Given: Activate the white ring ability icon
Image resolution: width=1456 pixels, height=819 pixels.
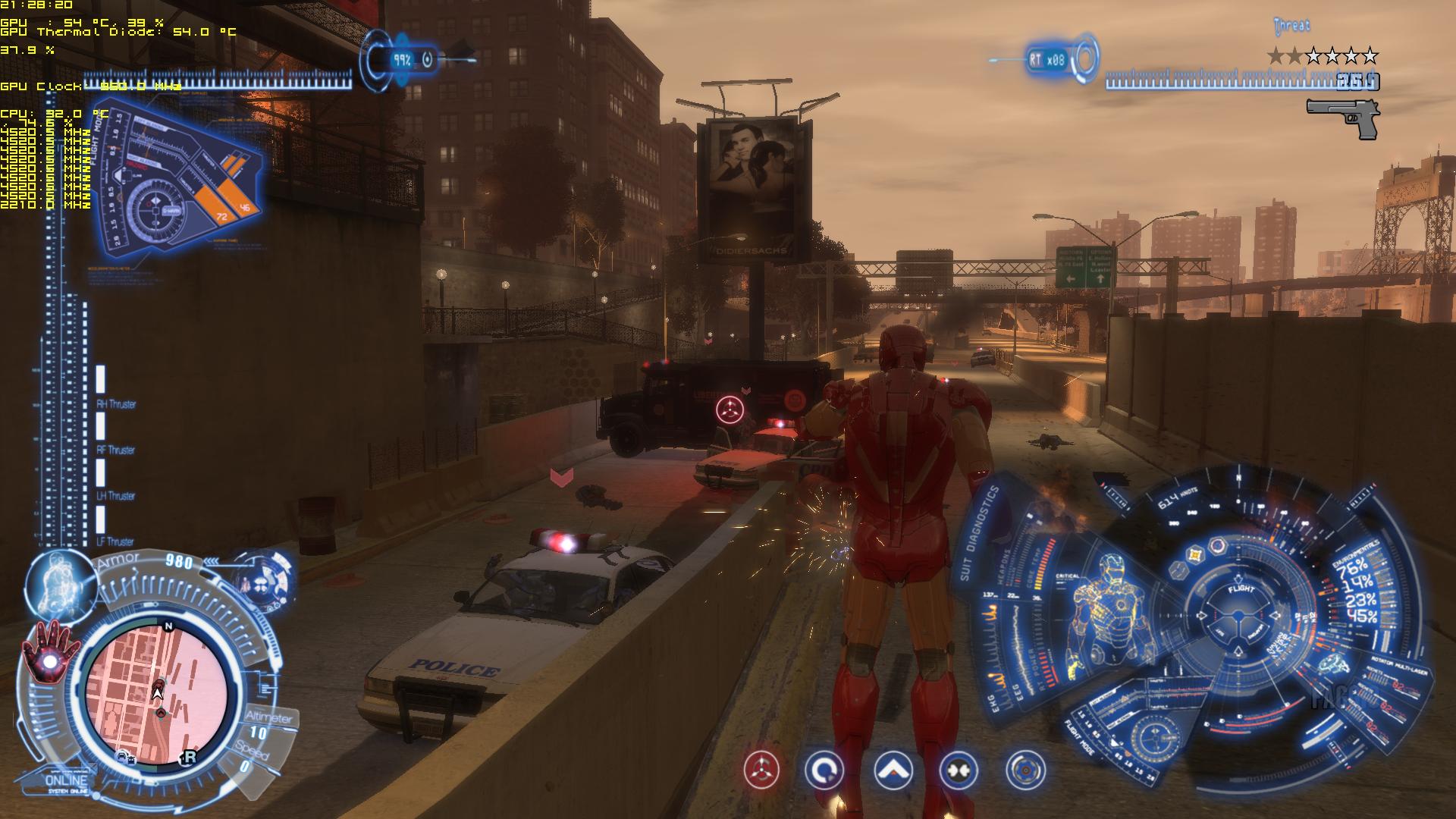Looking at the screenshot, I should pyautogui.click(x=824, y=771).
